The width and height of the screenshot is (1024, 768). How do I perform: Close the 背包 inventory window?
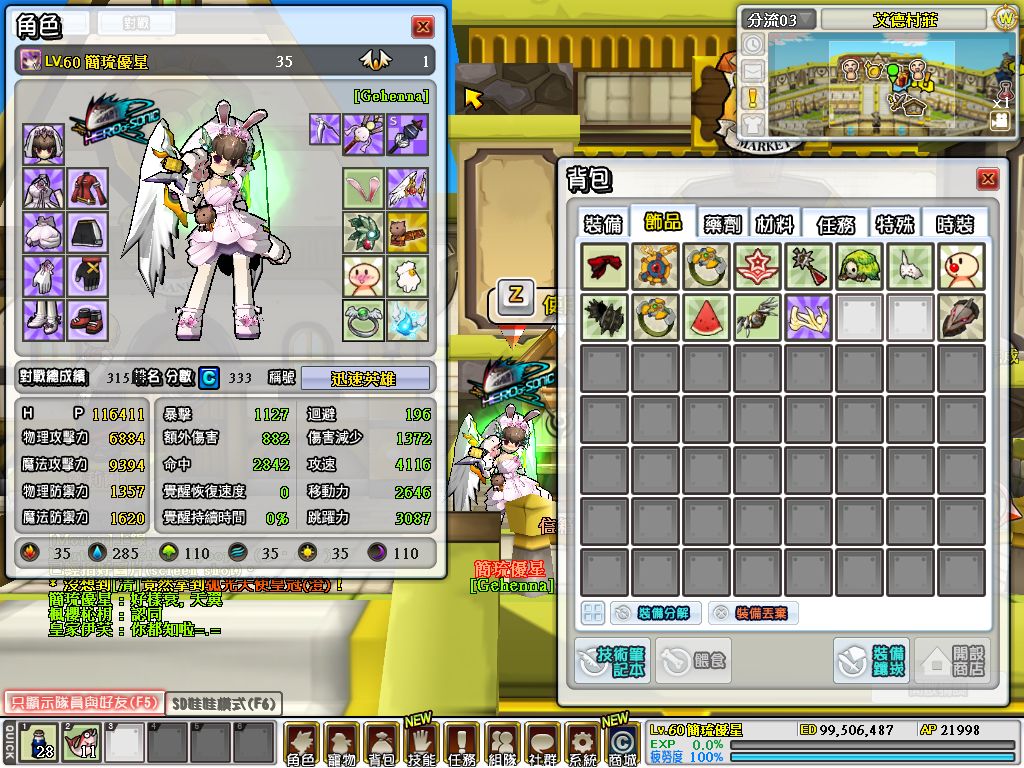pyautogui.click(x=988, y=179)
